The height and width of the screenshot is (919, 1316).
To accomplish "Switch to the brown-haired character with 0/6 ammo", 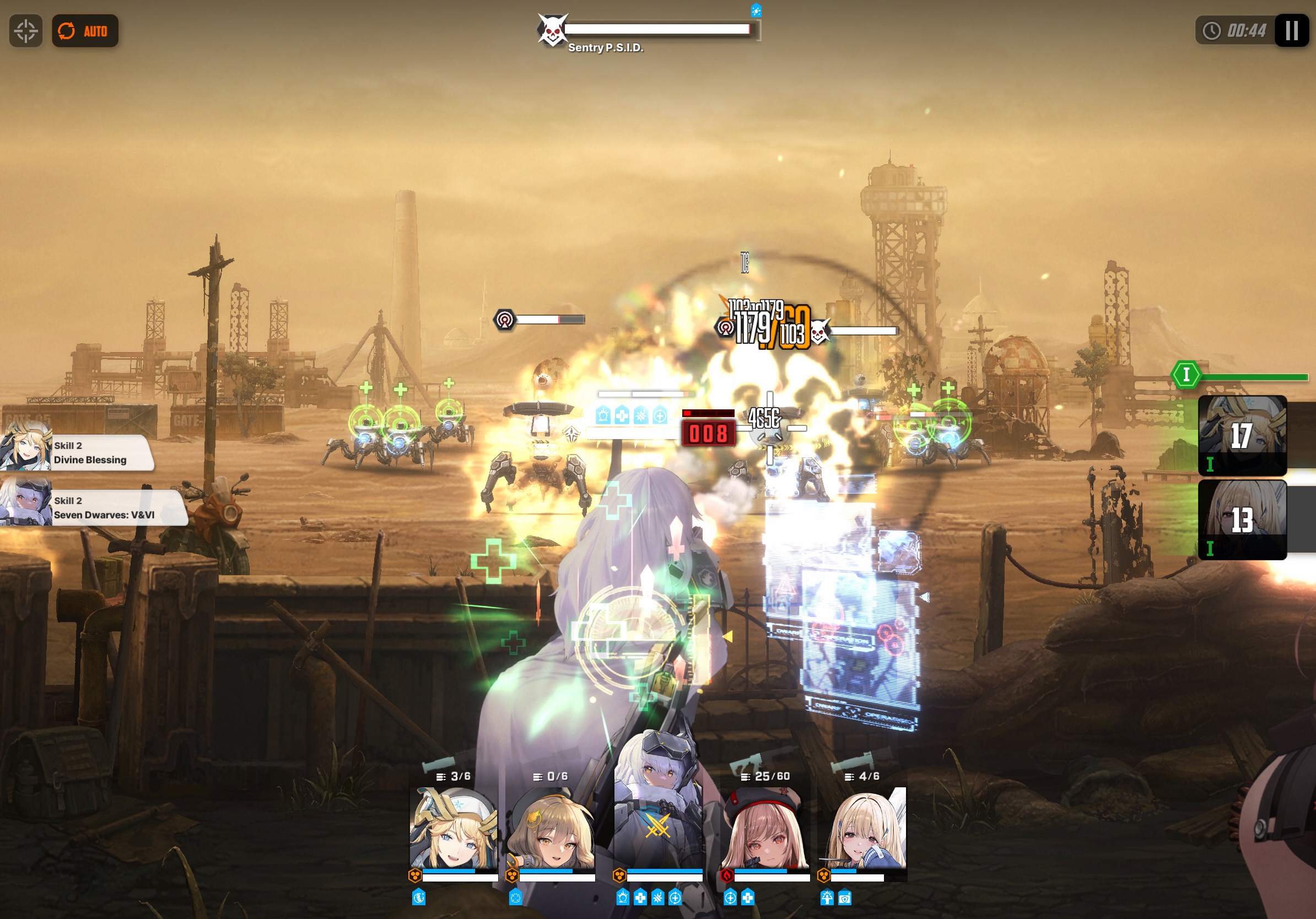I will (550, 829).
